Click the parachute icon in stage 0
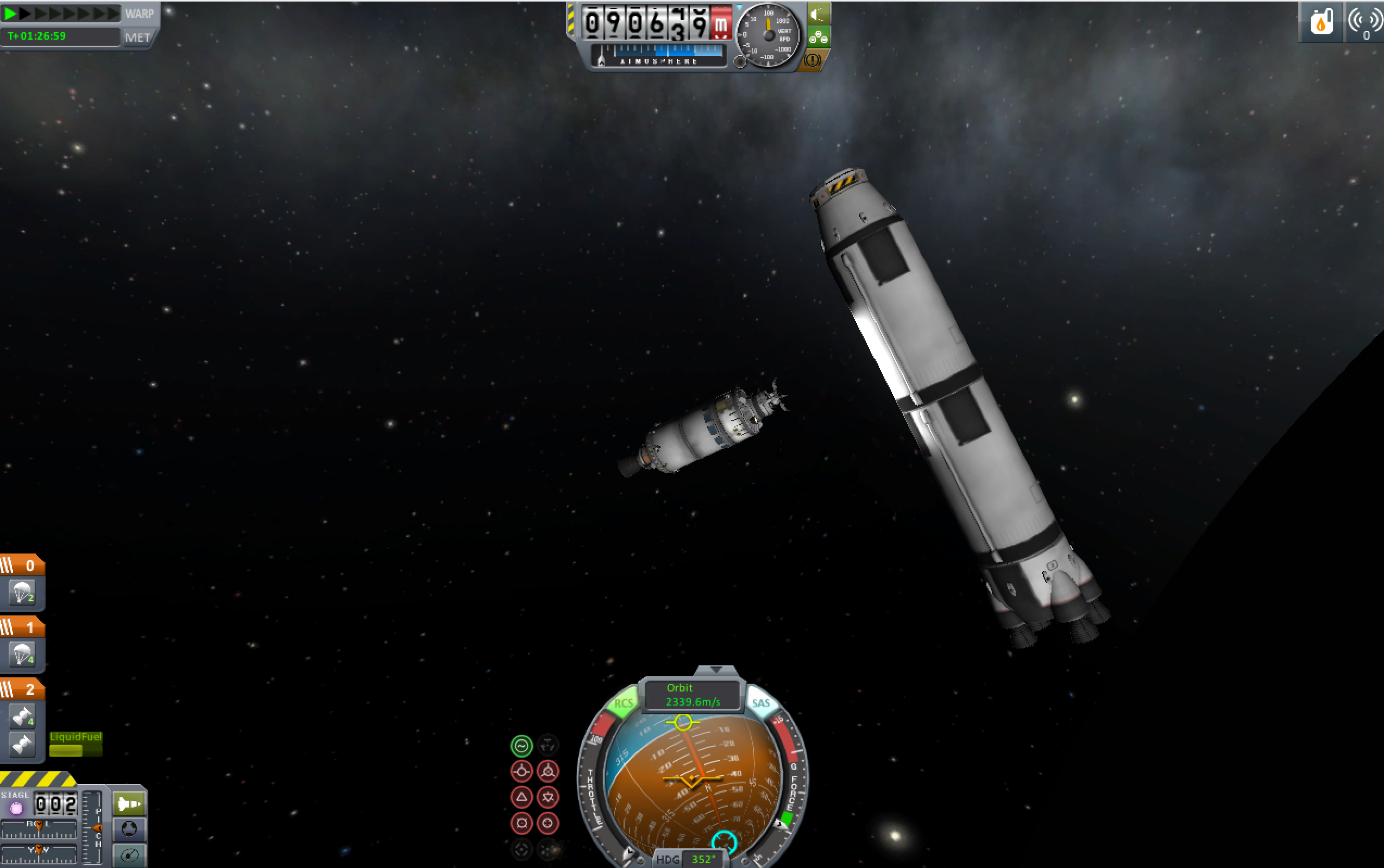Image resolution: width=1384 pixels, height=868 pixels. 22,593
